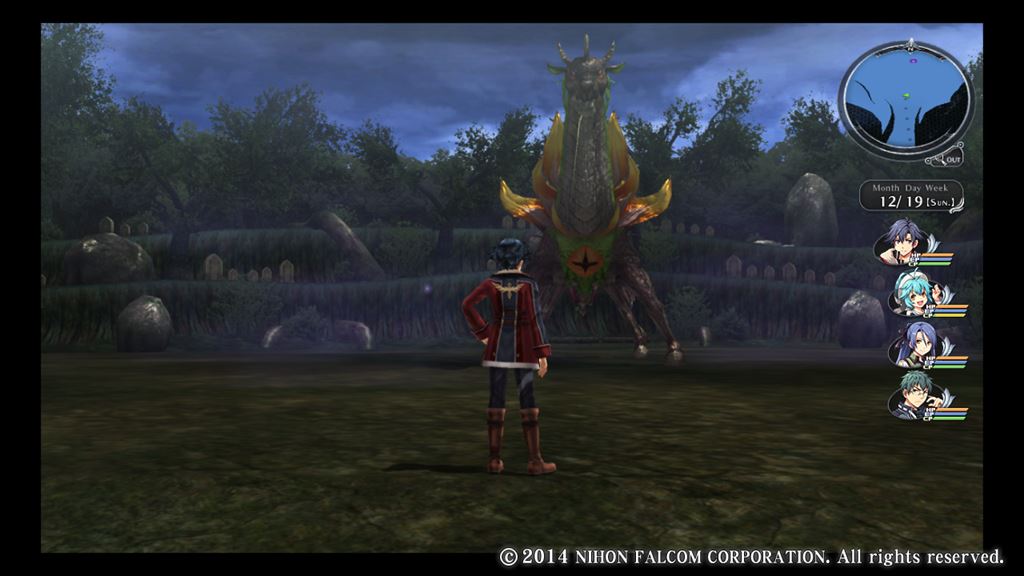Open the 12/19 Sunday calendar panel

pos(912,196)
